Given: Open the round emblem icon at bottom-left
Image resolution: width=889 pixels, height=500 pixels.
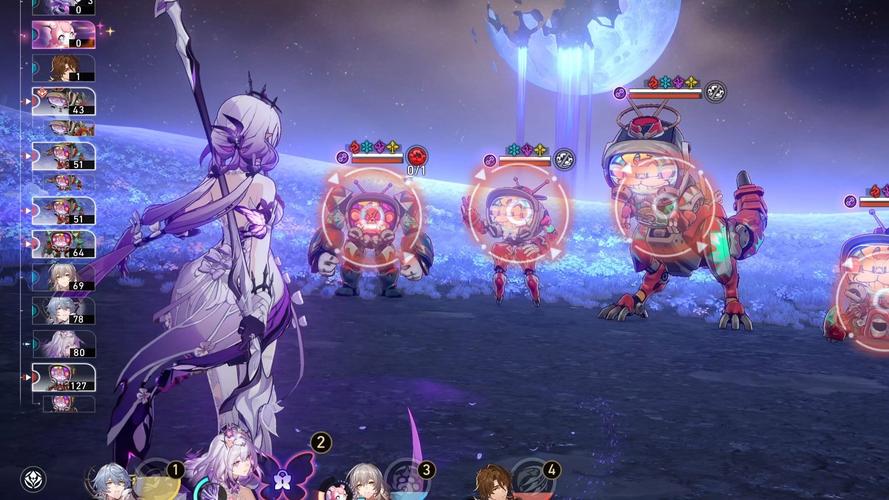Looking at the screenshot, I should point(33,479).
